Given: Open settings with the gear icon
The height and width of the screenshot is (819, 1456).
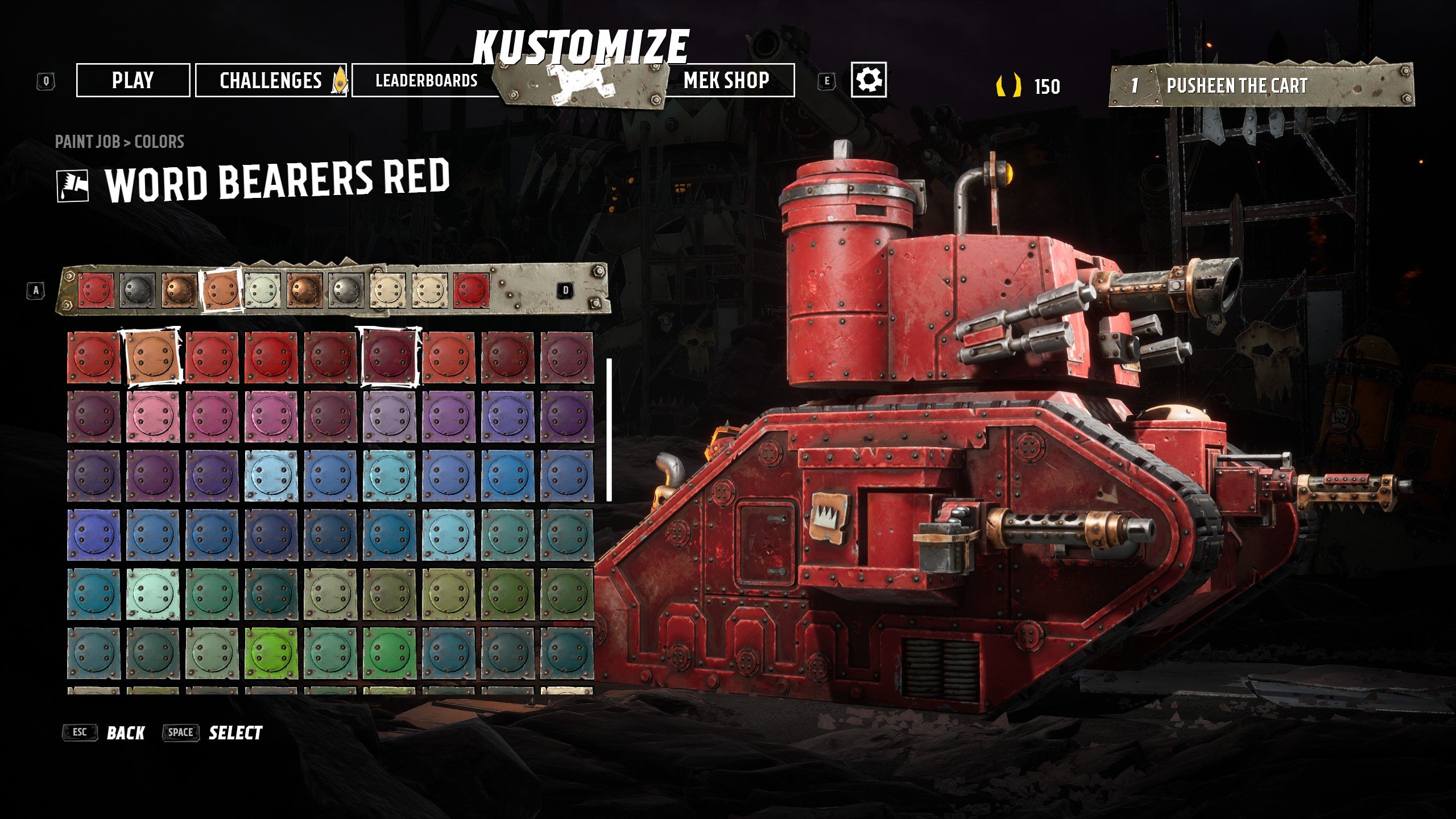Looking at the screenshot, I should 868,80.
